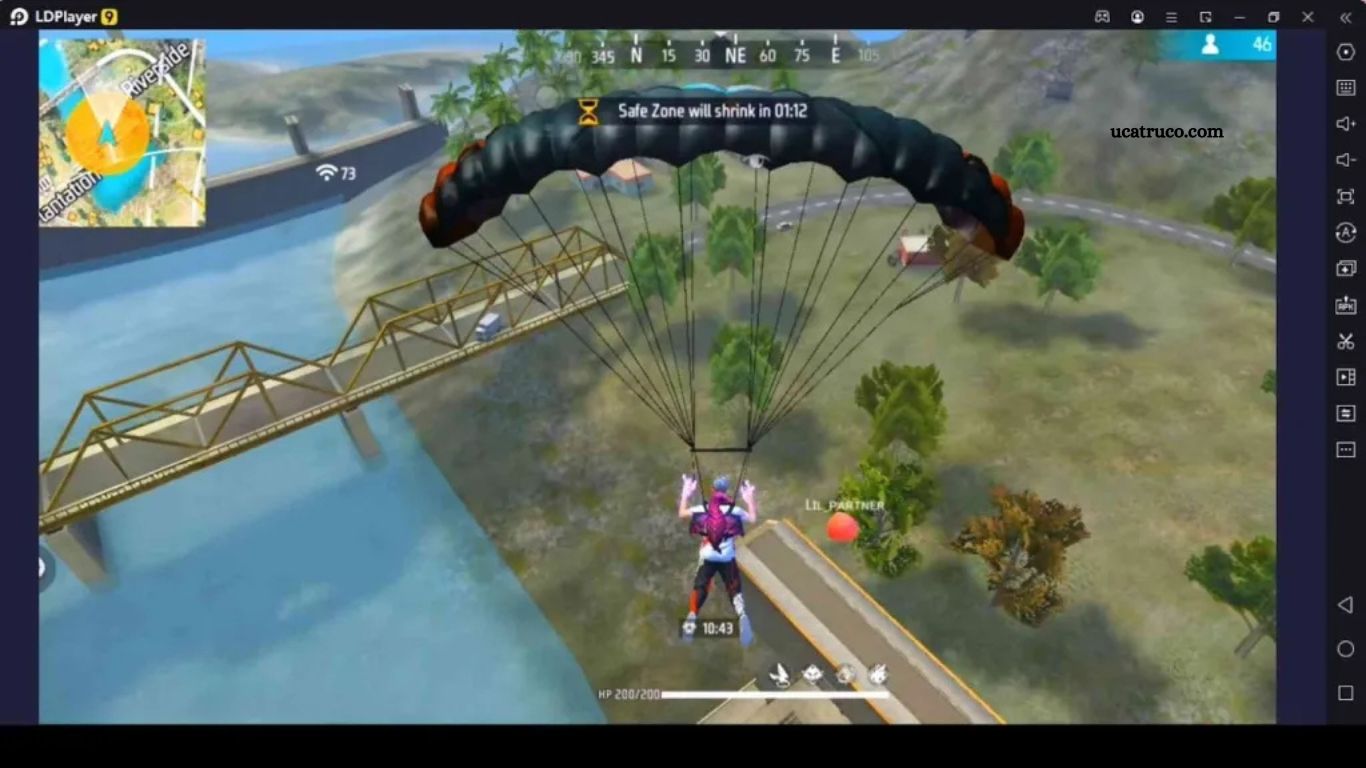Close the LDPlayer window
The image size is (1366, 768).
(1307, 17)
